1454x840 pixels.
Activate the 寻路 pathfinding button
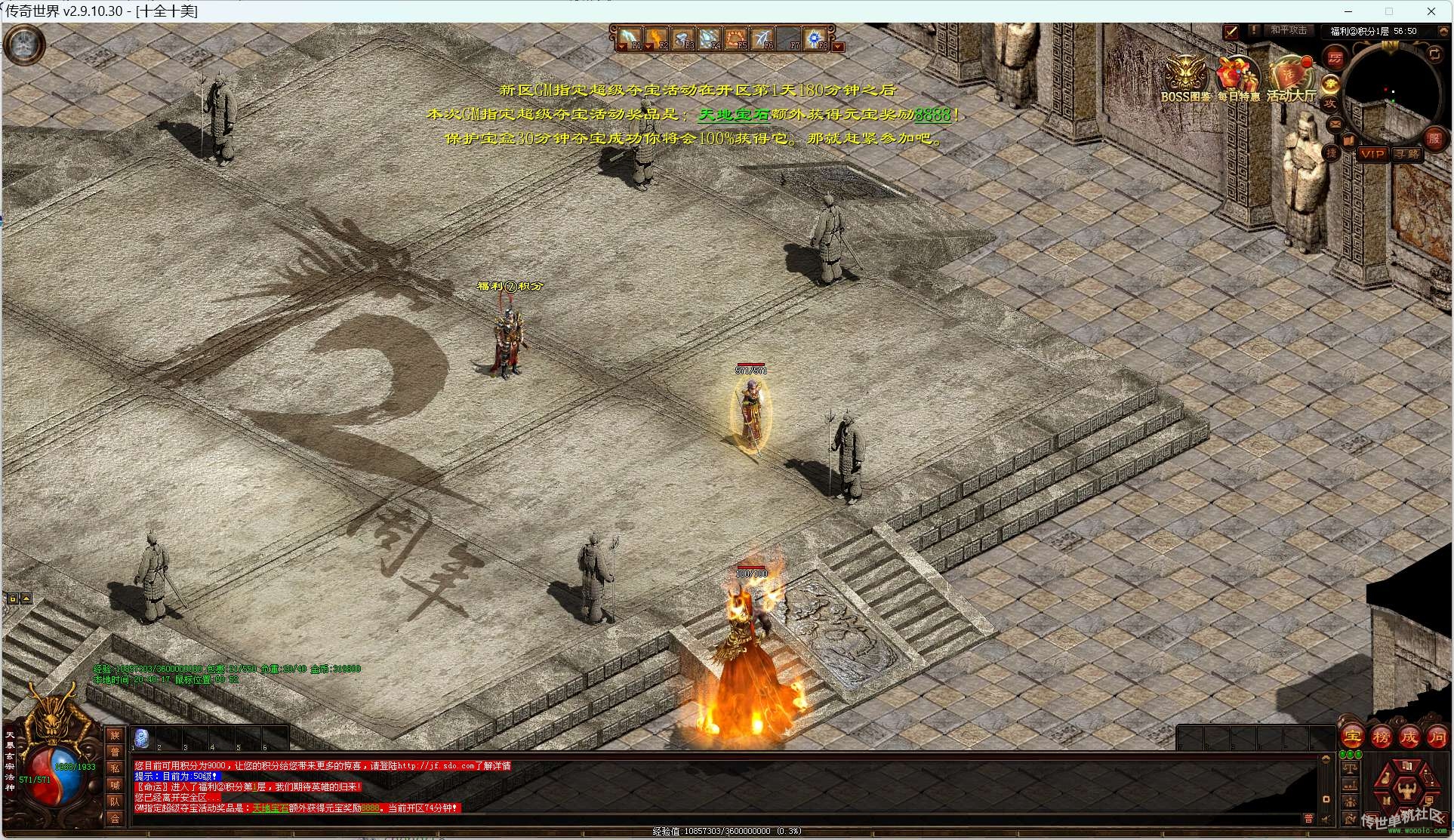click(1406, 155)
